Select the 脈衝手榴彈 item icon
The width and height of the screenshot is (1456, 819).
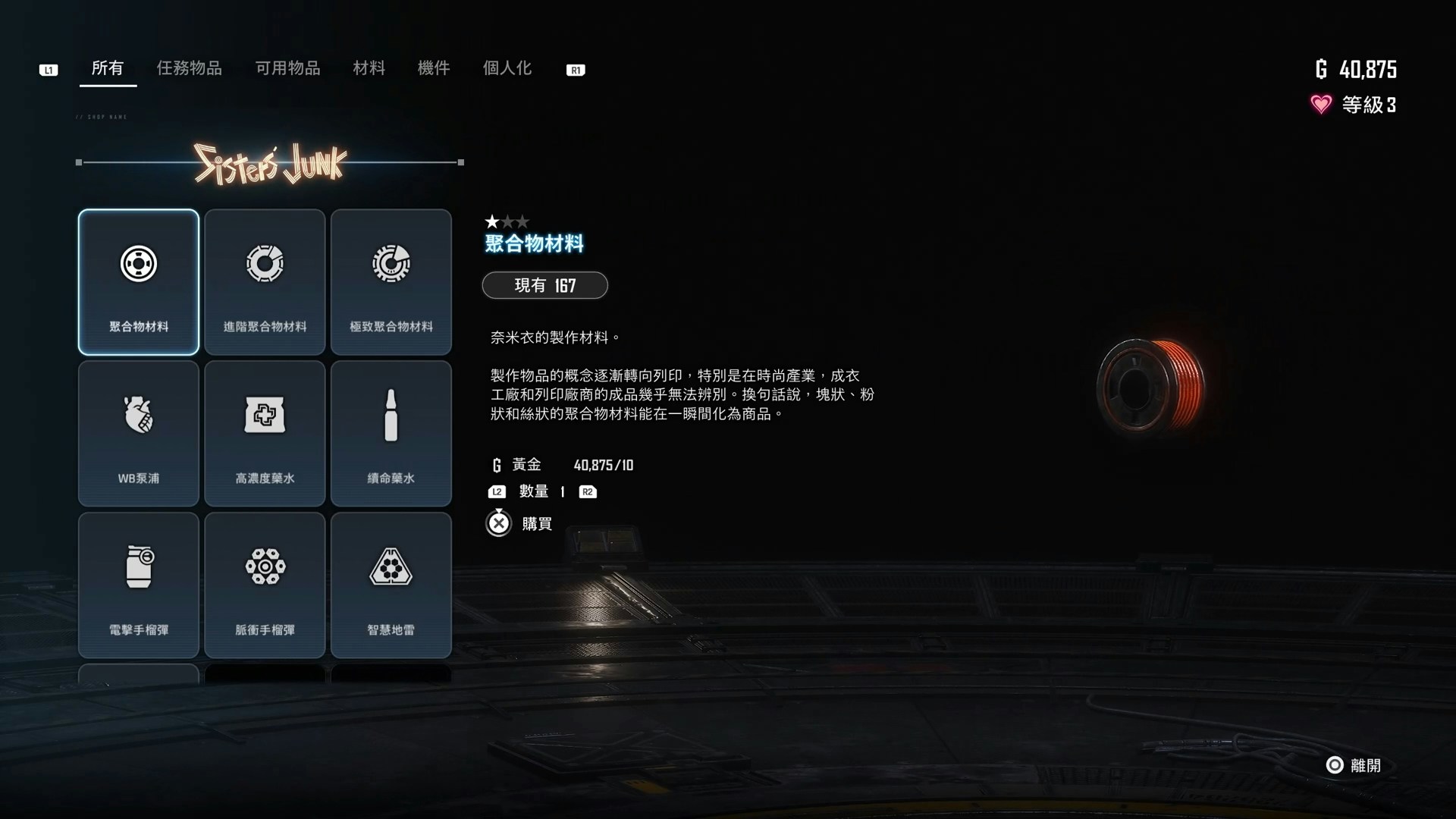pos(265,566)
